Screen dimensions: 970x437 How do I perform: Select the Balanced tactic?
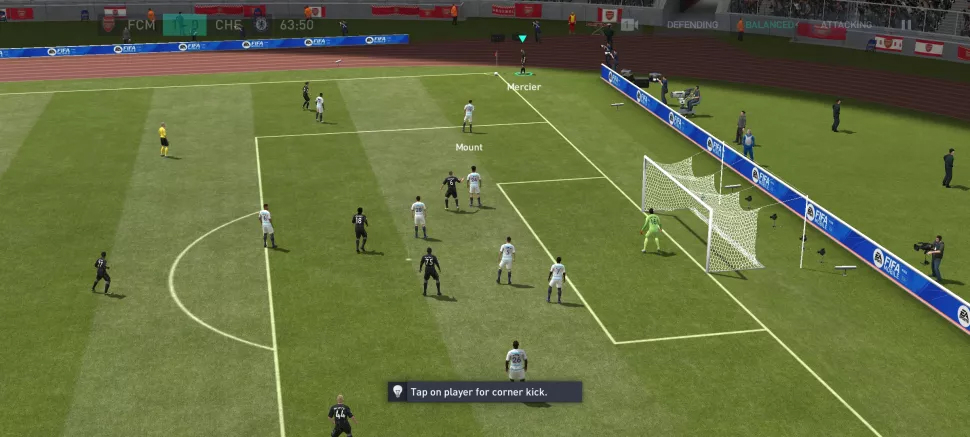tap(769, 24)
